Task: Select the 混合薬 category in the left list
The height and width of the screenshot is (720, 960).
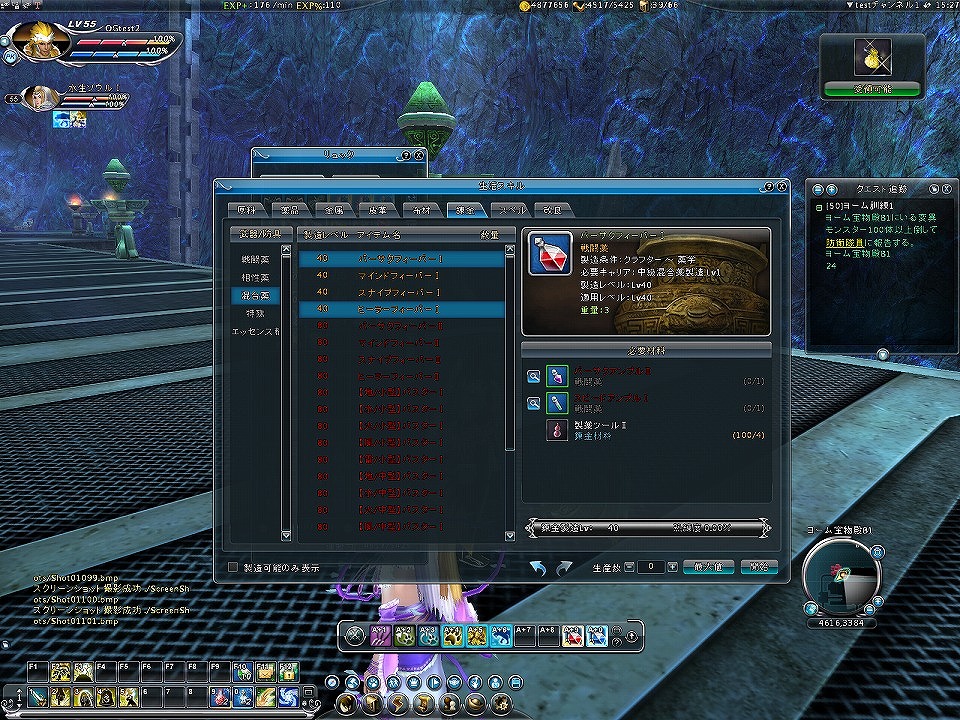Action: point(254,295)
